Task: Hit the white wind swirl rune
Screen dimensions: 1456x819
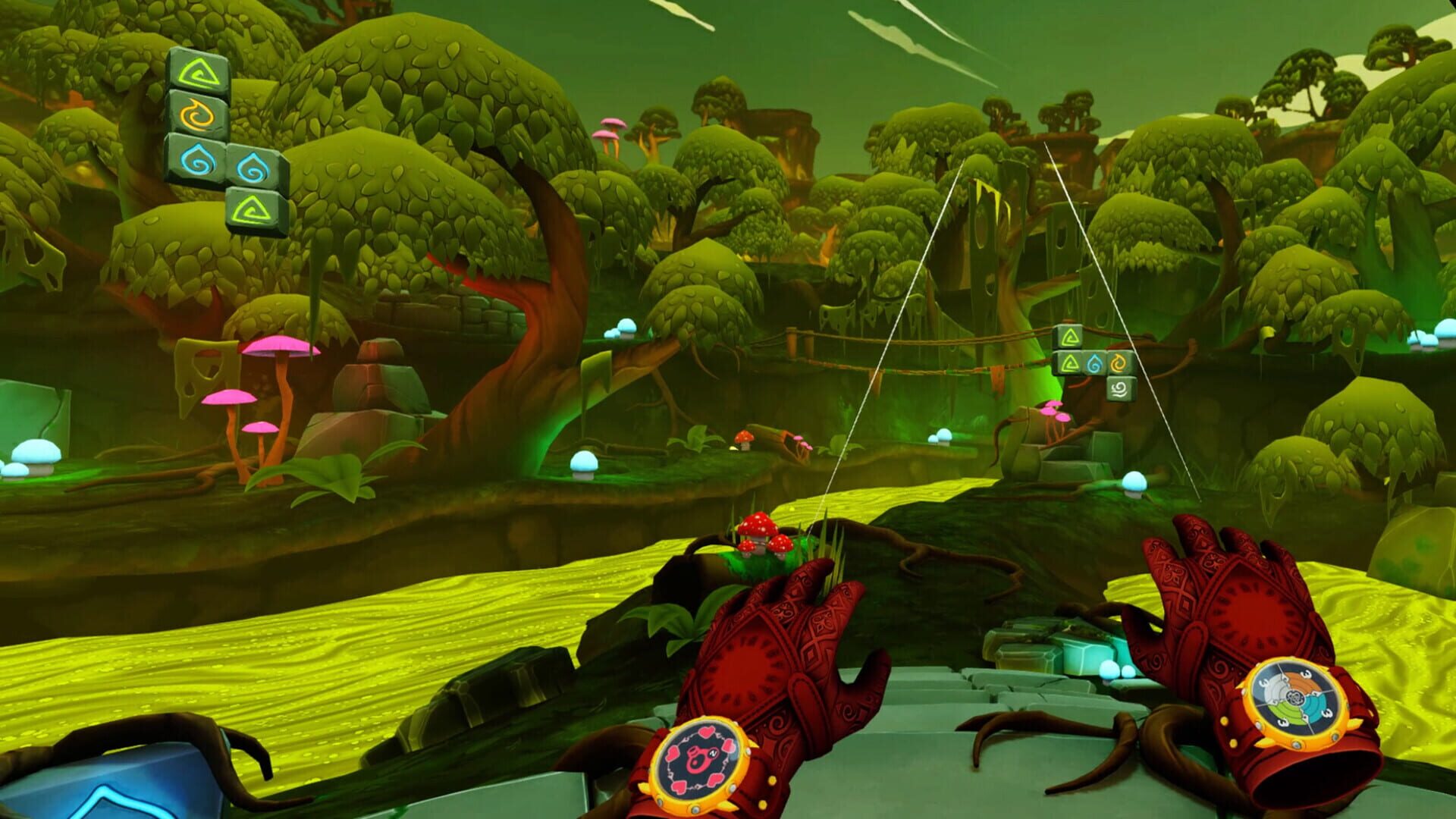Action: tap(1119, 390)
